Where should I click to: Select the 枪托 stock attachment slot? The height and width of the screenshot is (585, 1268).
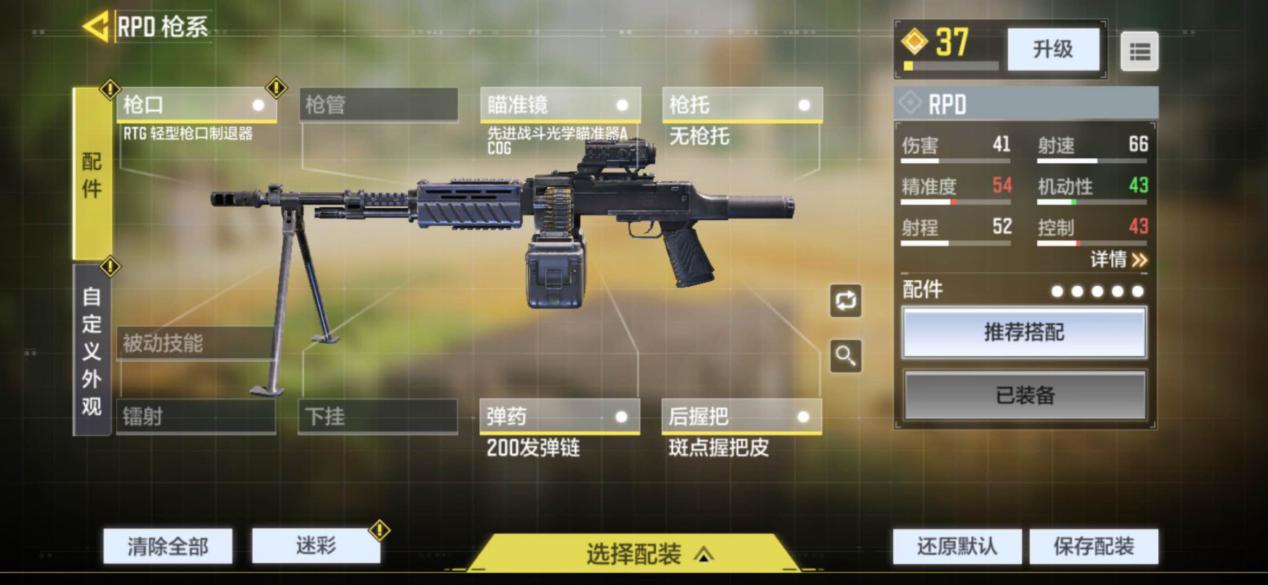741,105
